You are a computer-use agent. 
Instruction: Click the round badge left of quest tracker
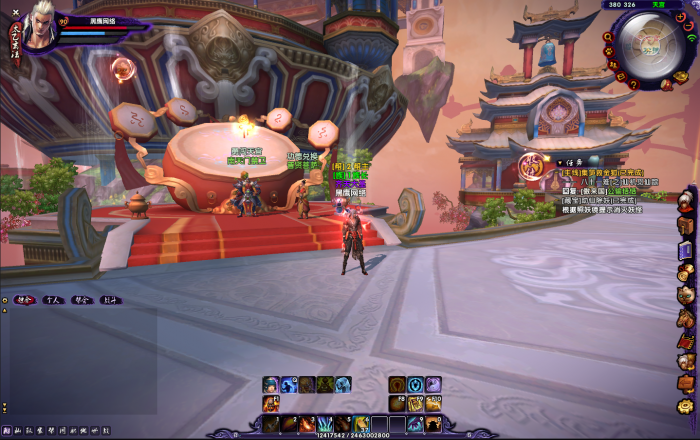533,165
